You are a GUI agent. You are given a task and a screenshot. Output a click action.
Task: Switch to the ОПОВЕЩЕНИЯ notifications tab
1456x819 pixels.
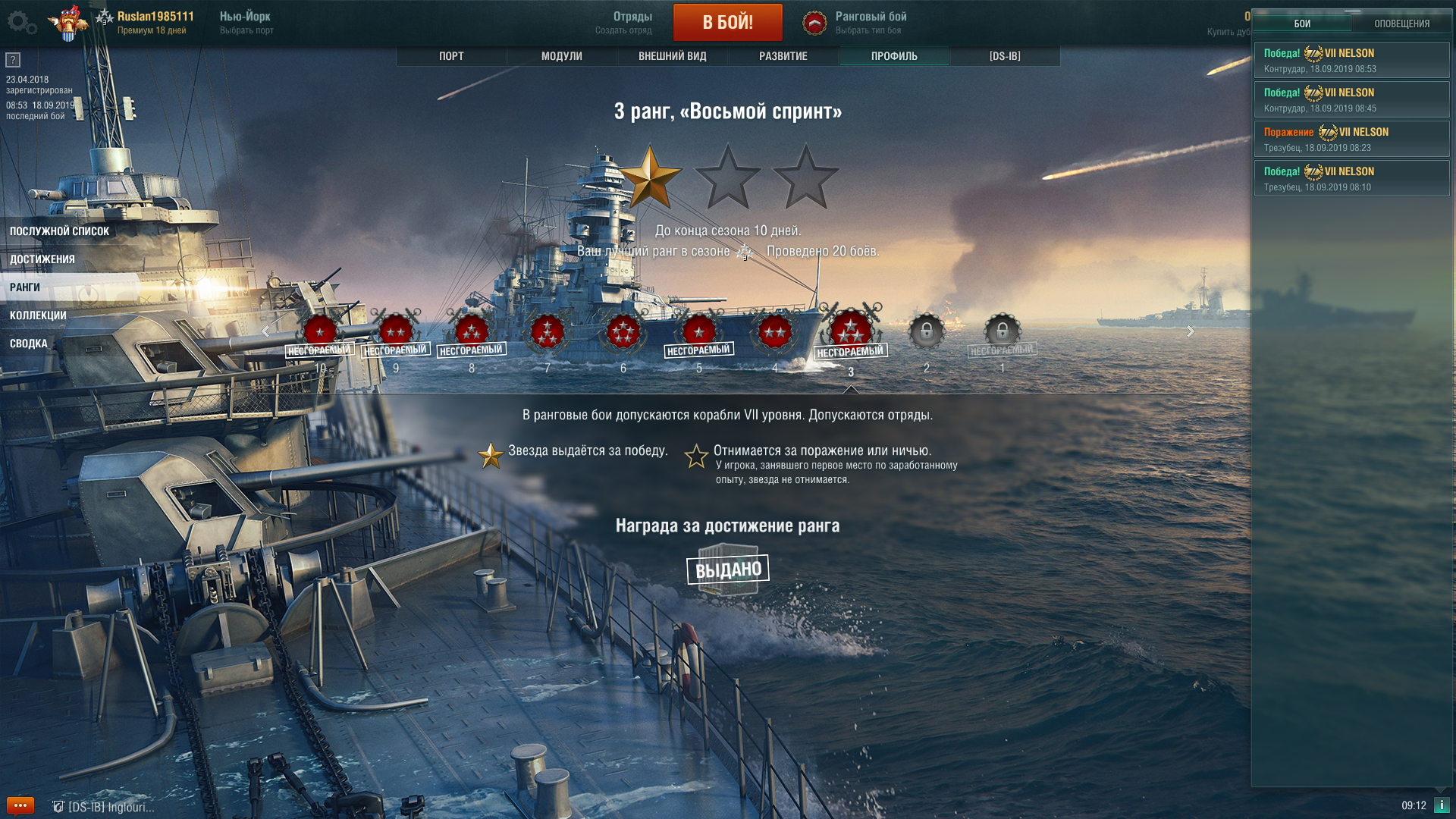tap(1401, 24)
